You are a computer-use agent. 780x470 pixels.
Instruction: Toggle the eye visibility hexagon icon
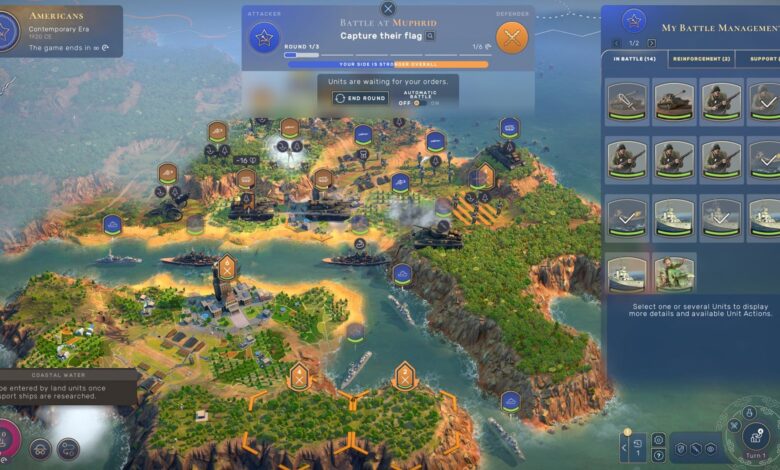point(710,449)
